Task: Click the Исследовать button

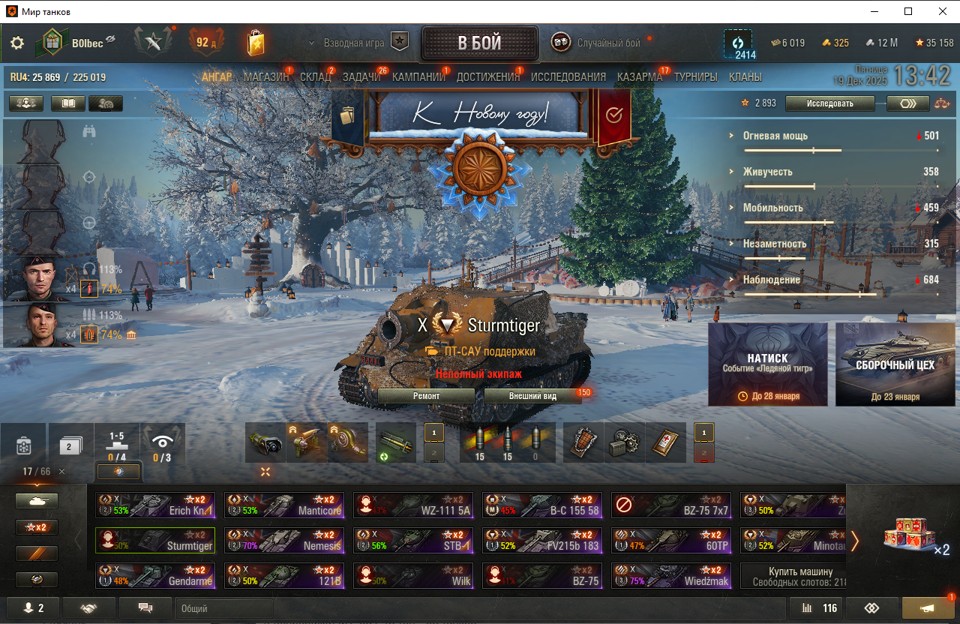Action: 829,103
